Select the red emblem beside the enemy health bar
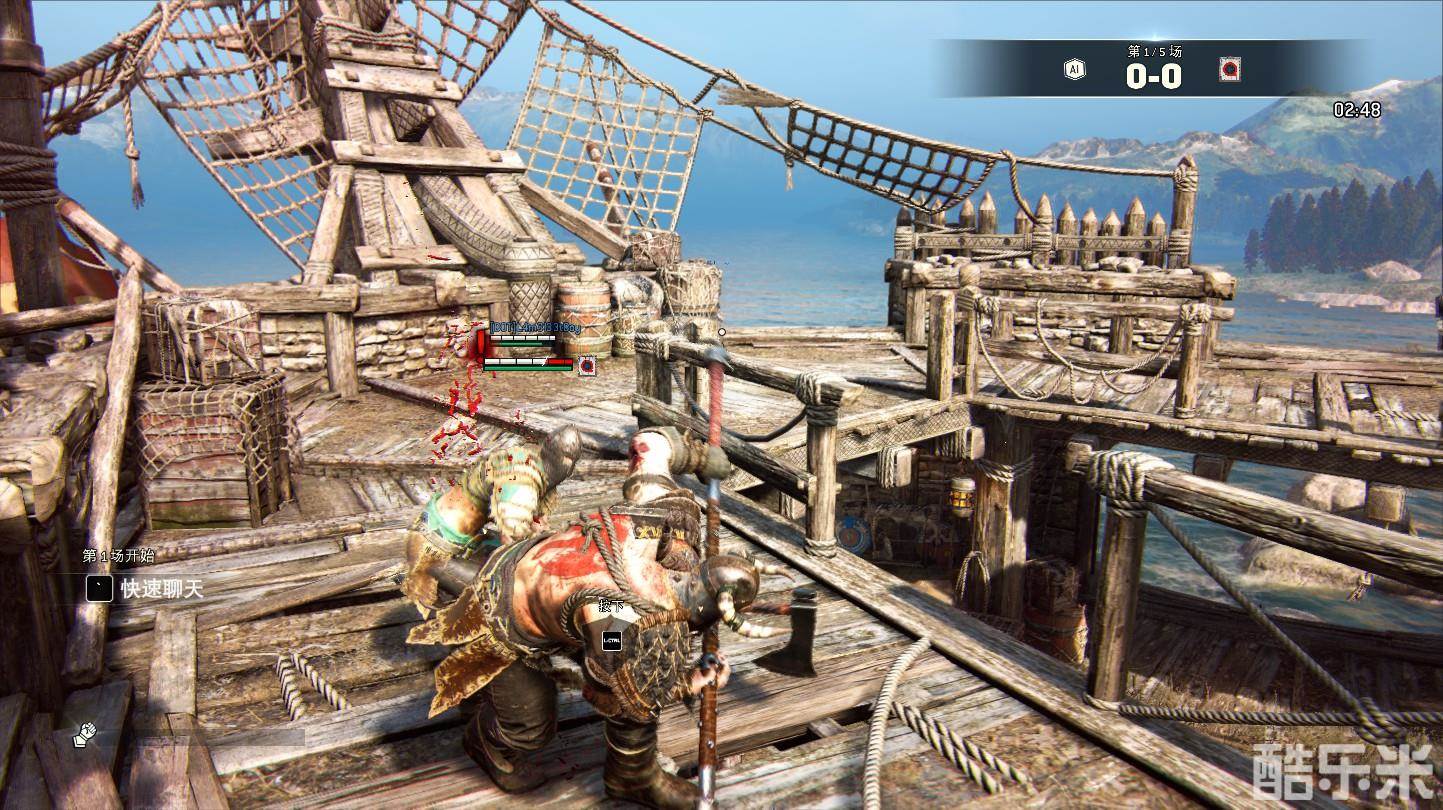 coord(587,364)
